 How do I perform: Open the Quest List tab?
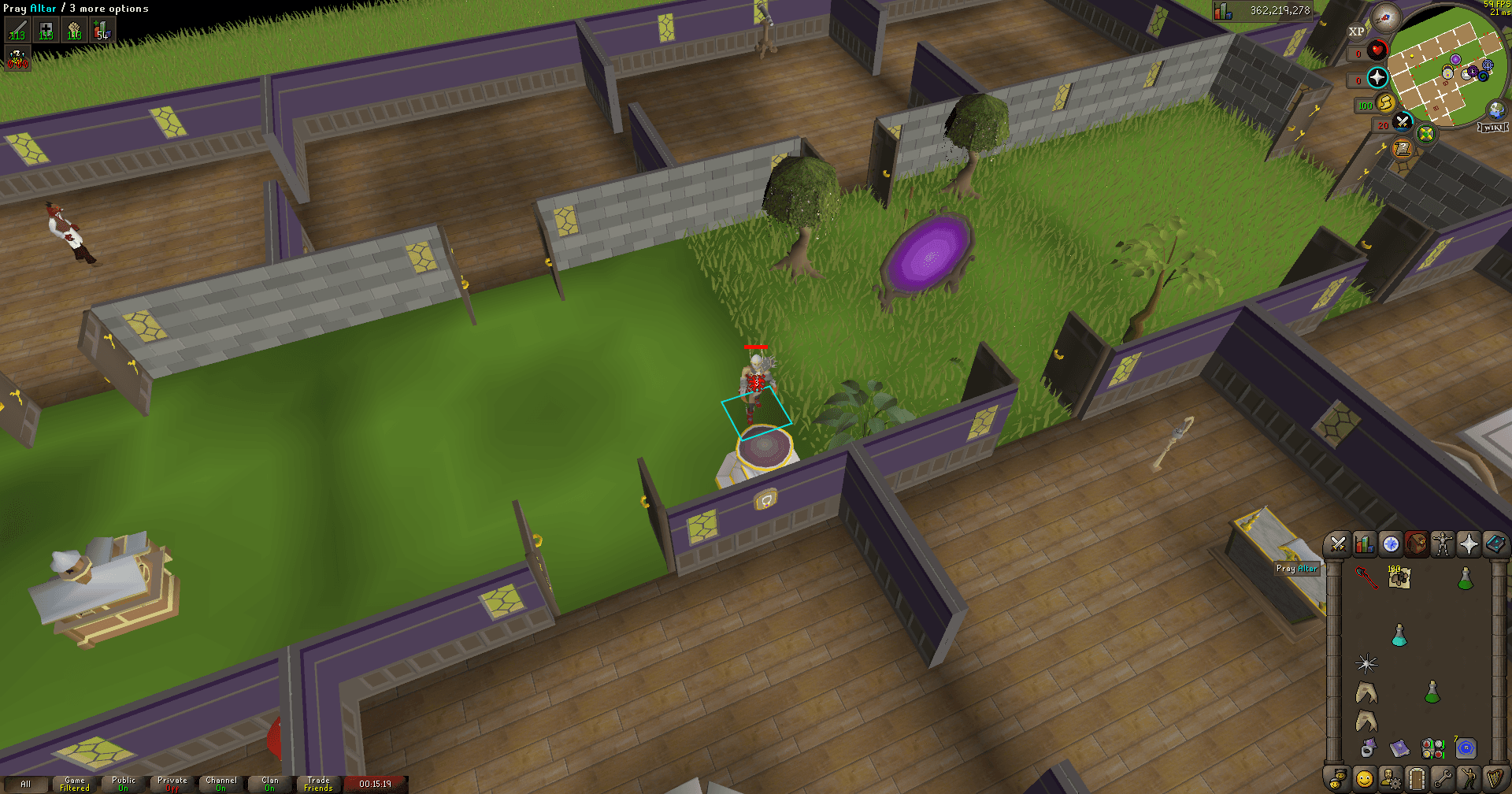click(x=1390, y=542)
